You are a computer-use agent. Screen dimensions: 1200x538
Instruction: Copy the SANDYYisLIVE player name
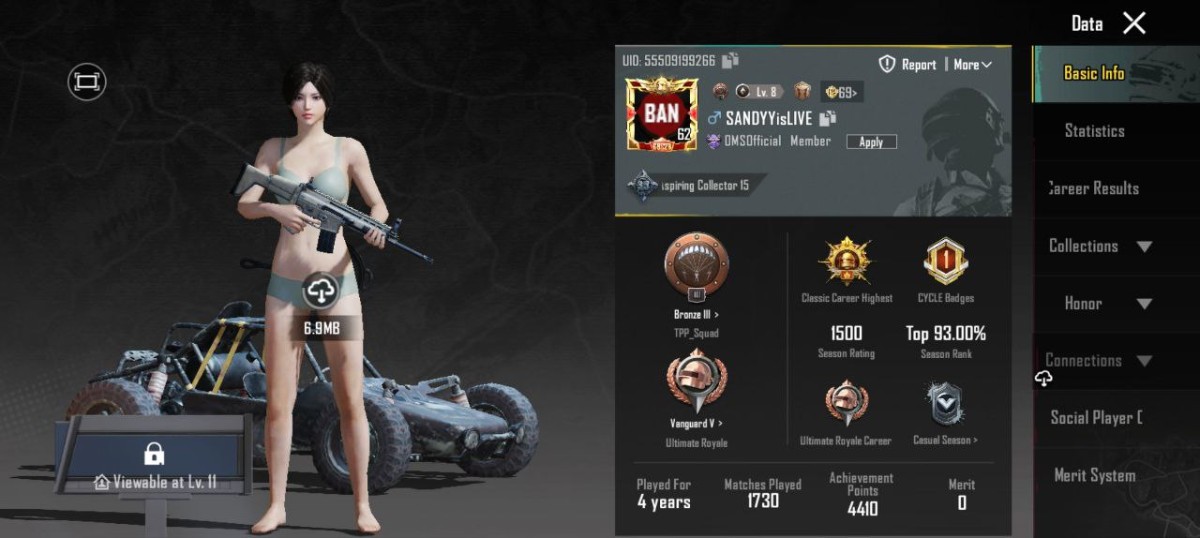coord(828,118)
